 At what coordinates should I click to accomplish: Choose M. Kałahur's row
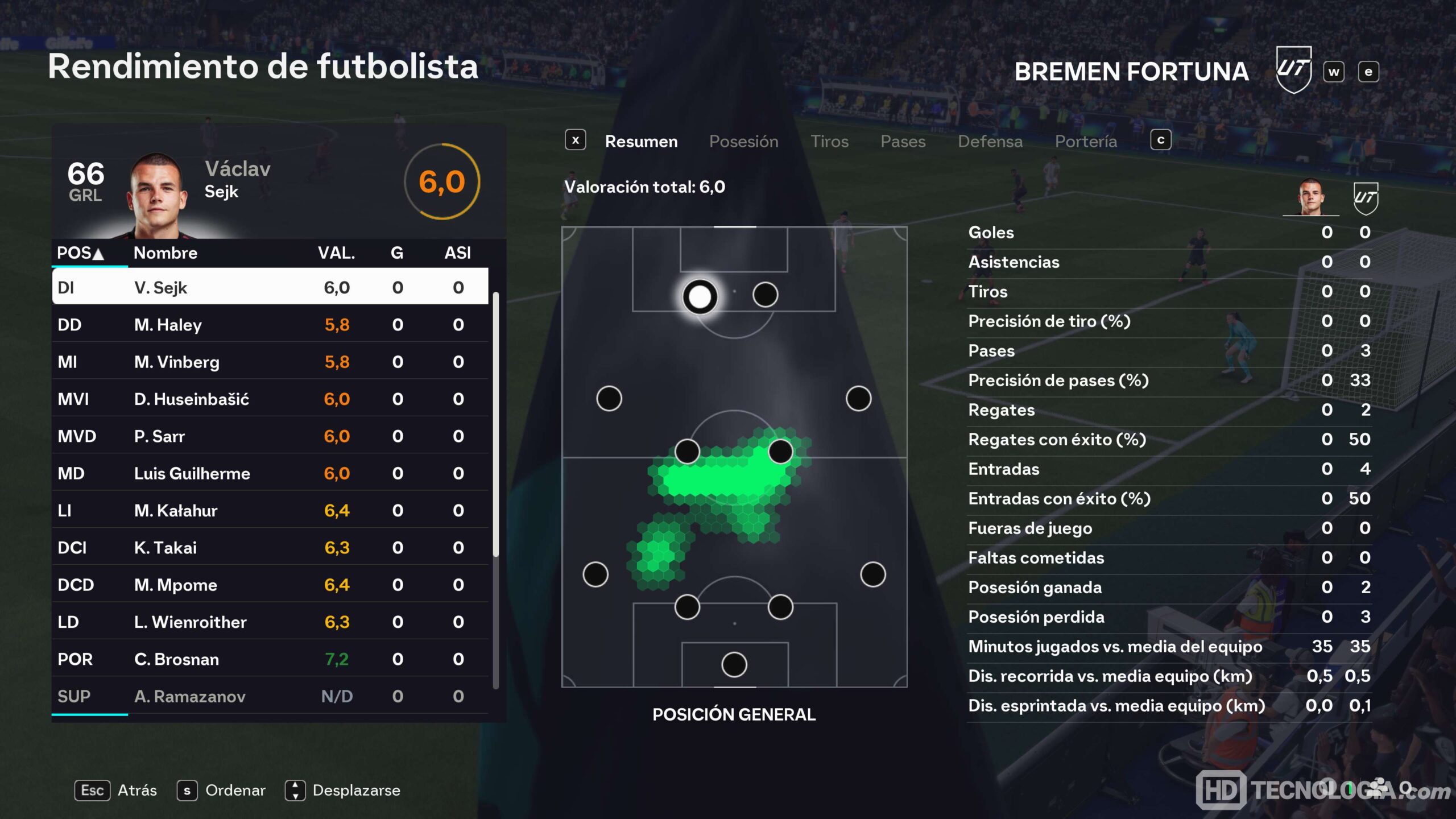coord(270,511)
